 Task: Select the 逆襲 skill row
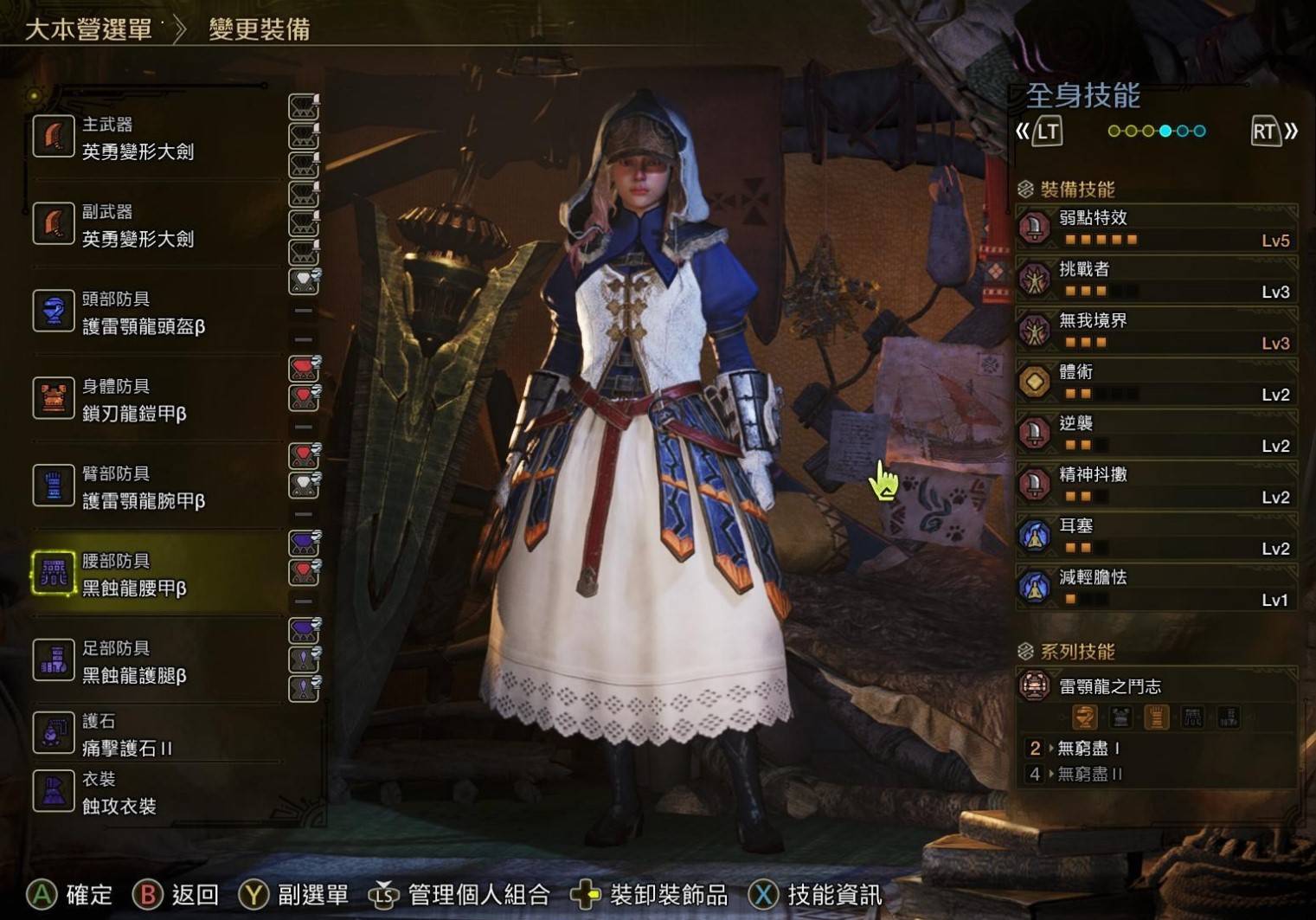[x=1156, y=433]
